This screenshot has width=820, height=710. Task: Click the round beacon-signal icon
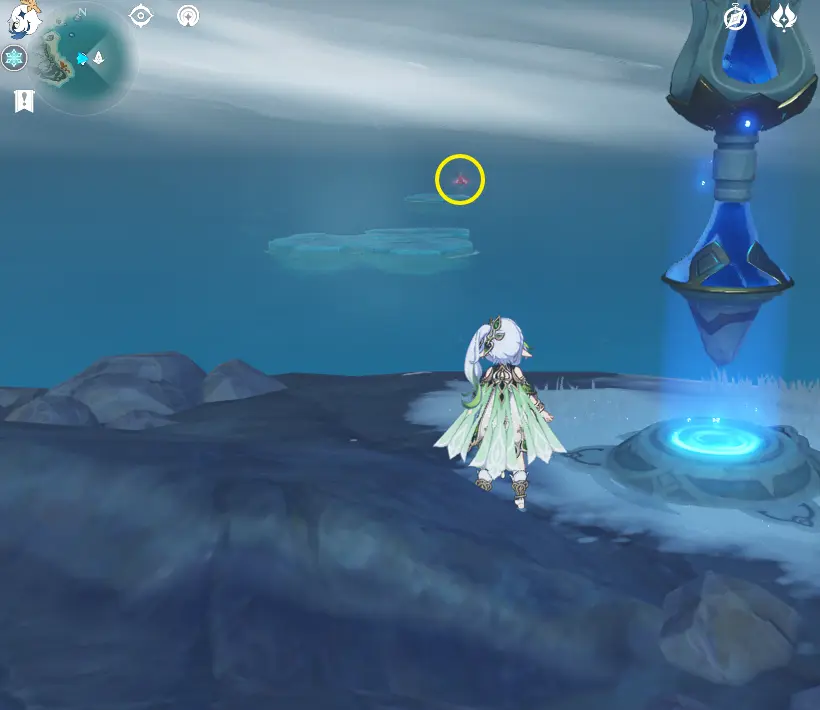187,15
